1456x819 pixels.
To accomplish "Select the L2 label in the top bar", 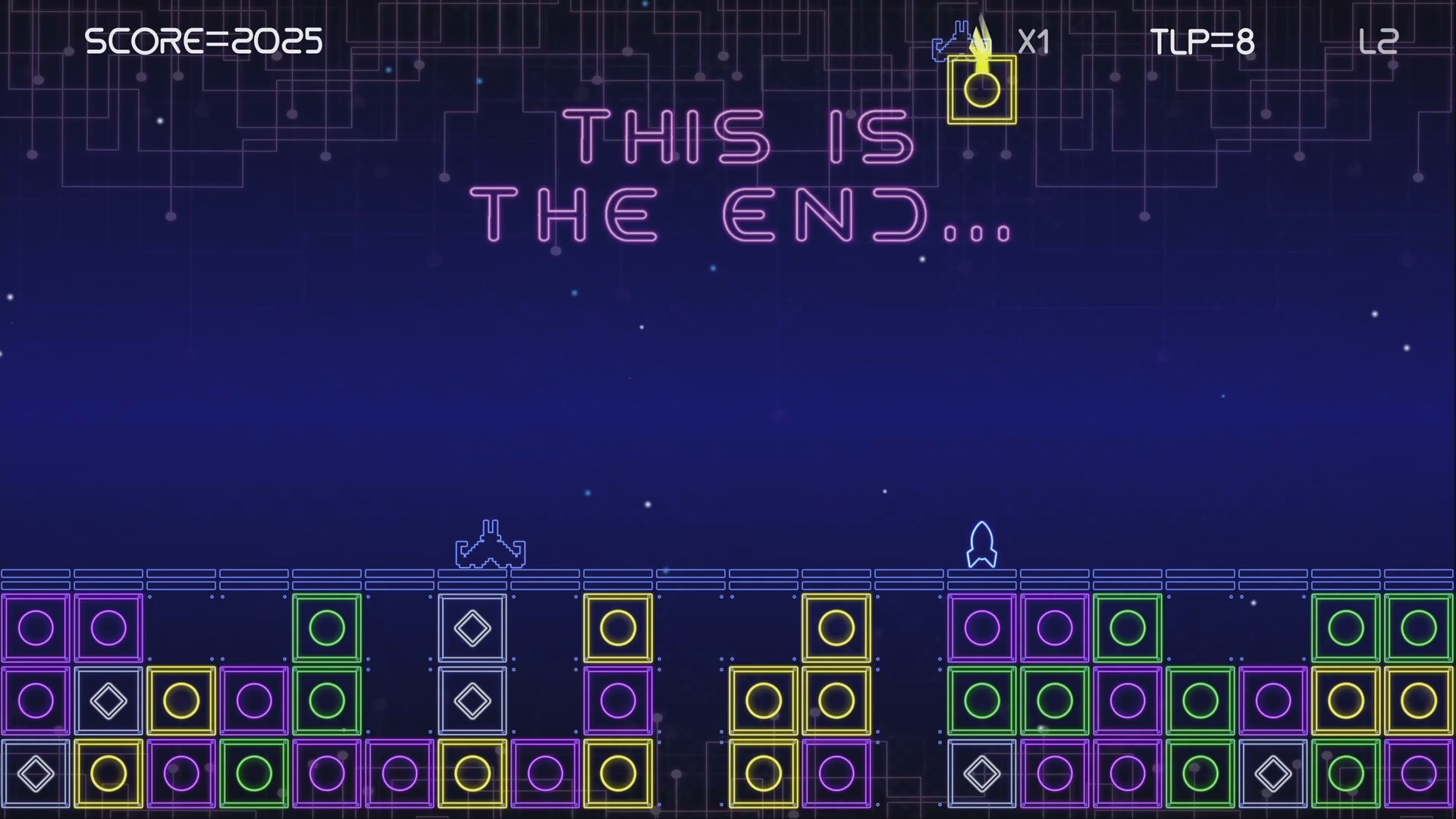I will pos(1379,41).
